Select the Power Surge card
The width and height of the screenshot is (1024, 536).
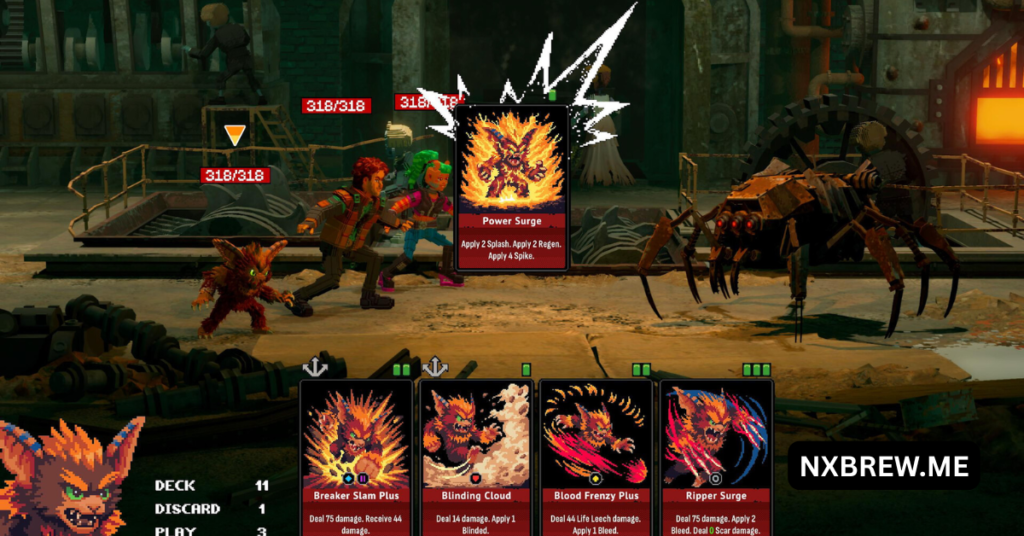[512, 187]
